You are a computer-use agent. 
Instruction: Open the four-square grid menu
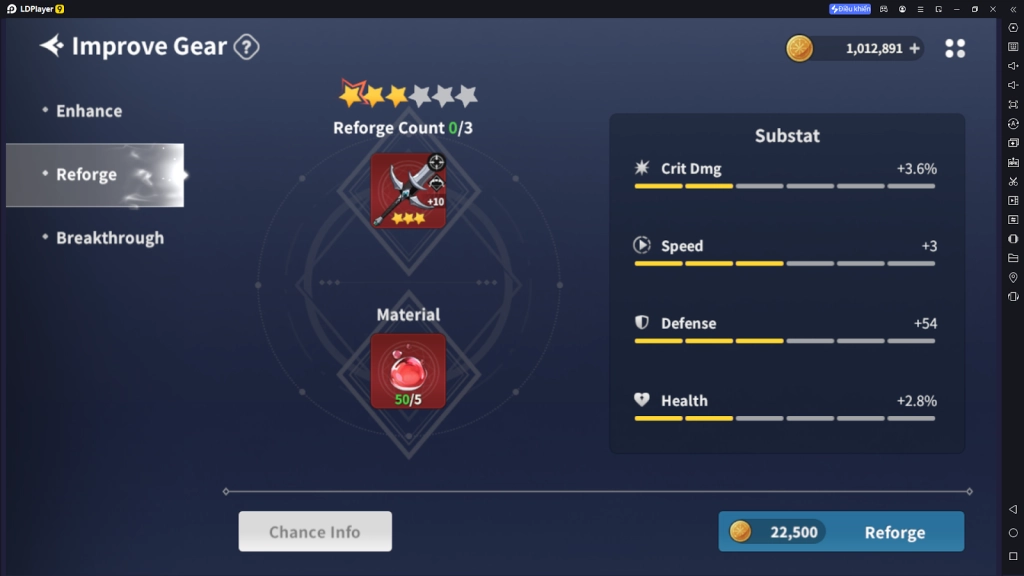click(x=955, y=48)
